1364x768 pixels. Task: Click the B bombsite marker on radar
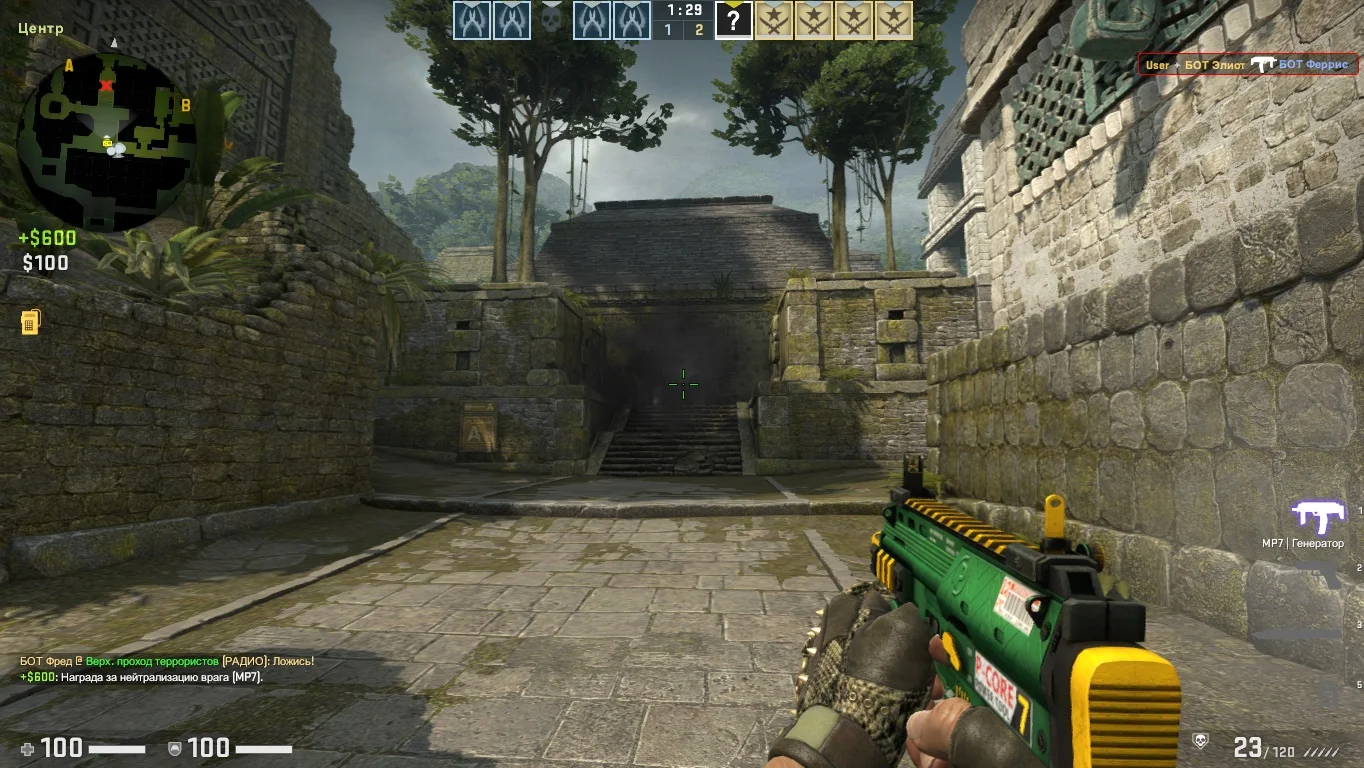[x=185, y=104]
